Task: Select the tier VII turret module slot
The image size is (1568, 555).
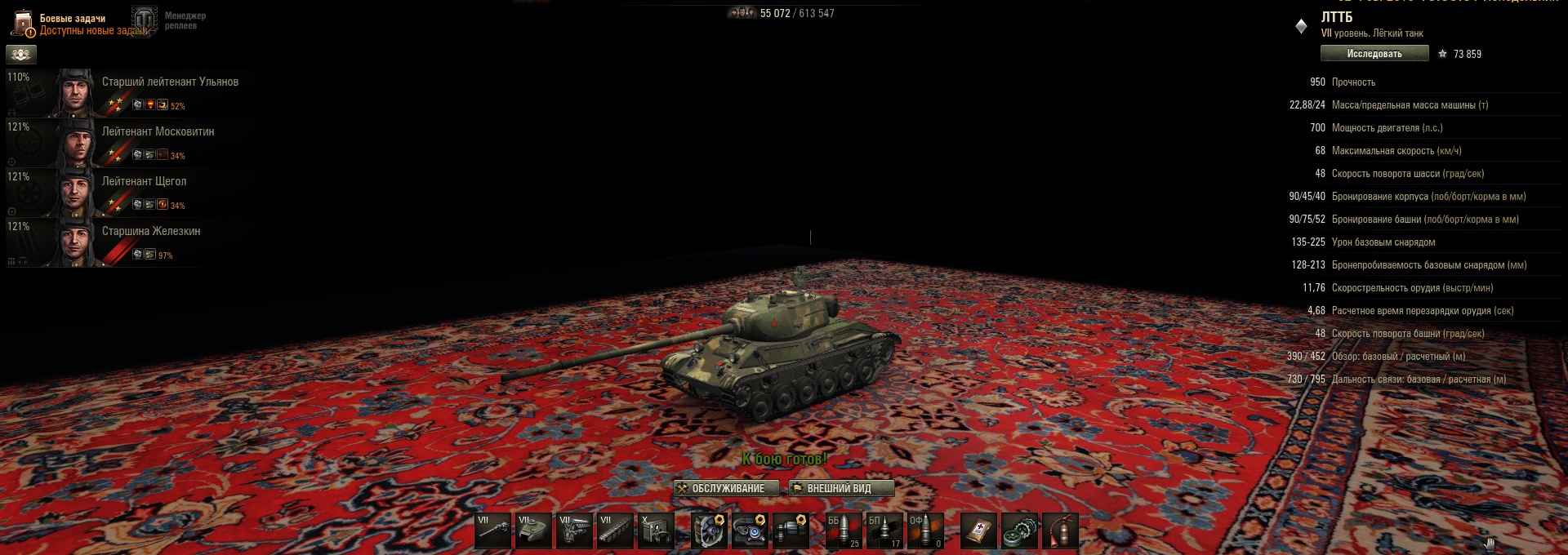Action: (x=534, y=531)
